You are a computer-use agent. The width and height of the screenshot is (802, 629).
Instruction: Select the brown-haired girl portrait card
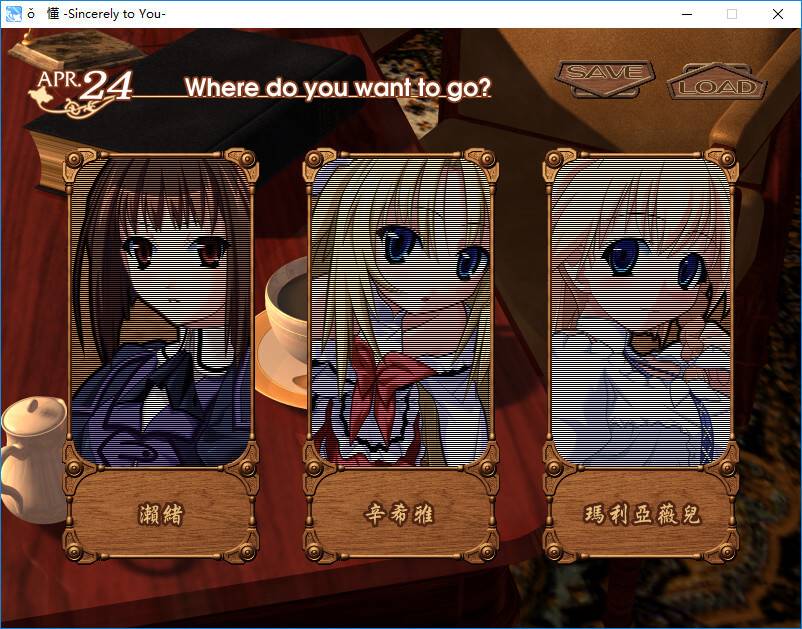[159, 310]
